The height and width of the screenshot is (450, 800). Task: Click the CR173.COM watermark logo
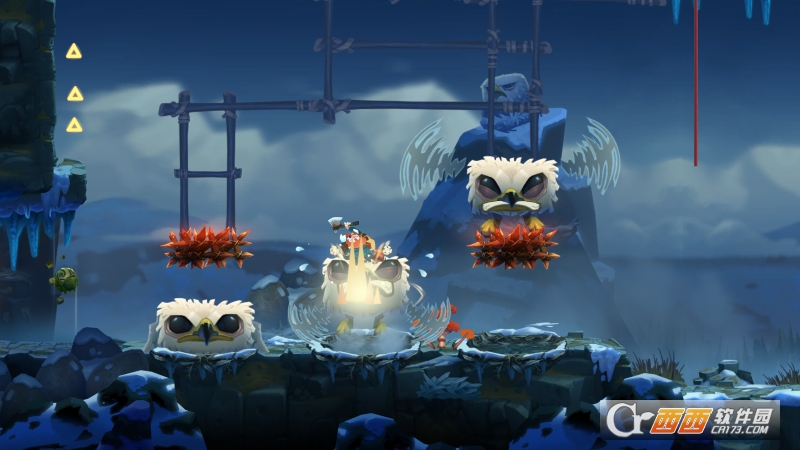click(690, 418)
